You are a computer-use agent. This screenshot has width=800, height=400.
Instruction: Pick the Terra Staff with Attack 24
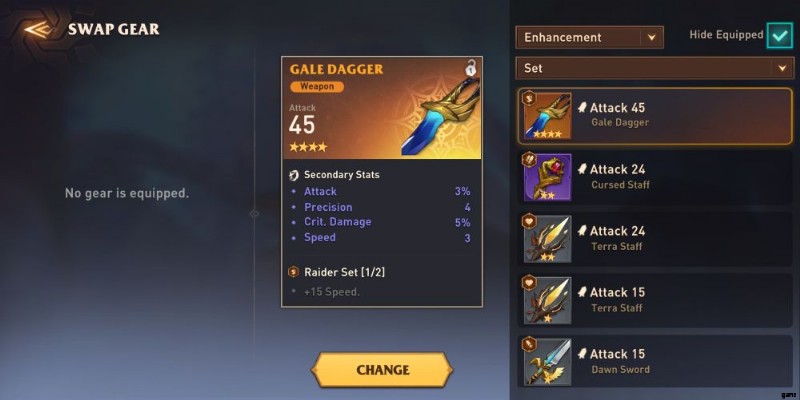pyautogui.click(x=655, y=238)
